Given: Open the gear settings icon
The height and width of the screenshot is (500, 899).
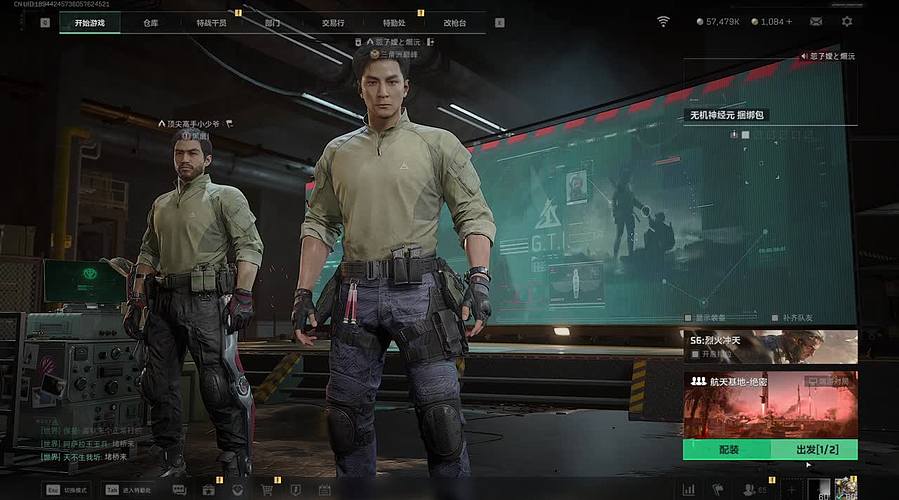Looking at the screenshot, I should 847,21.
